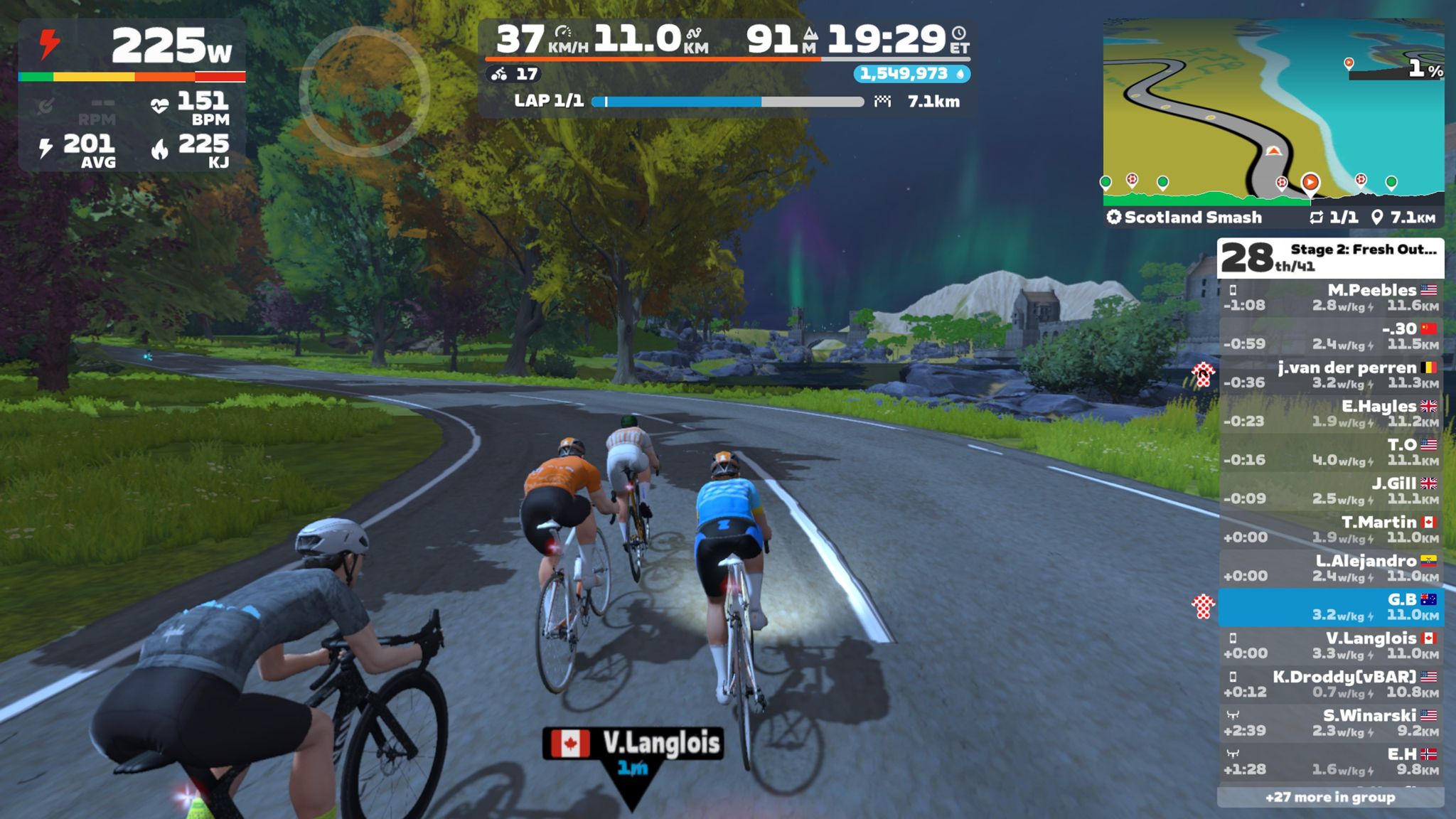Click T.Martin's row in the rider list
This screenshot has height=819, width=1456.
(1331, 530)
